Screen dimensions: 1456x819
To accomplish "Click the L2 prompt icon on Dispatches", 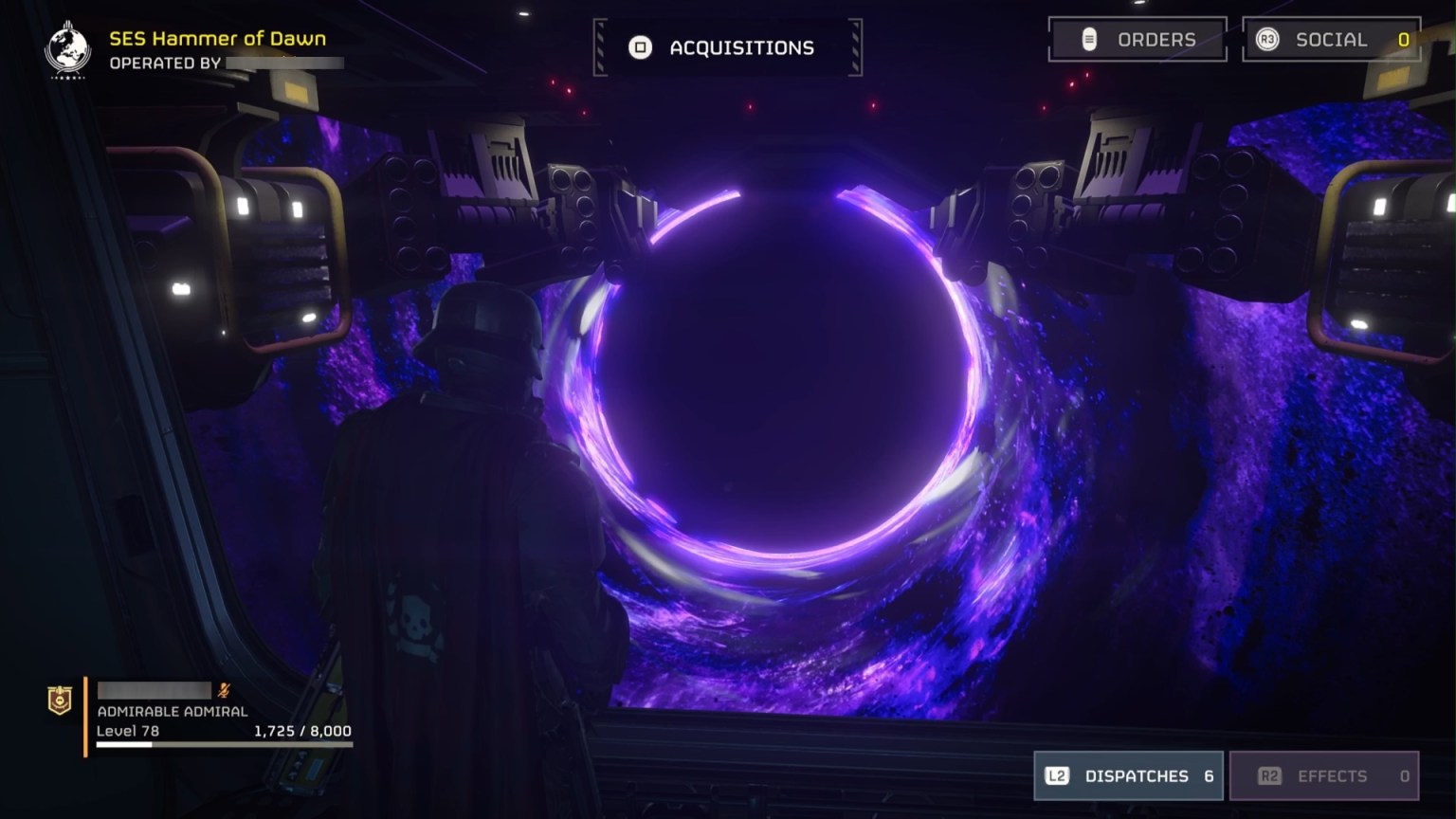I will 1056,775.
